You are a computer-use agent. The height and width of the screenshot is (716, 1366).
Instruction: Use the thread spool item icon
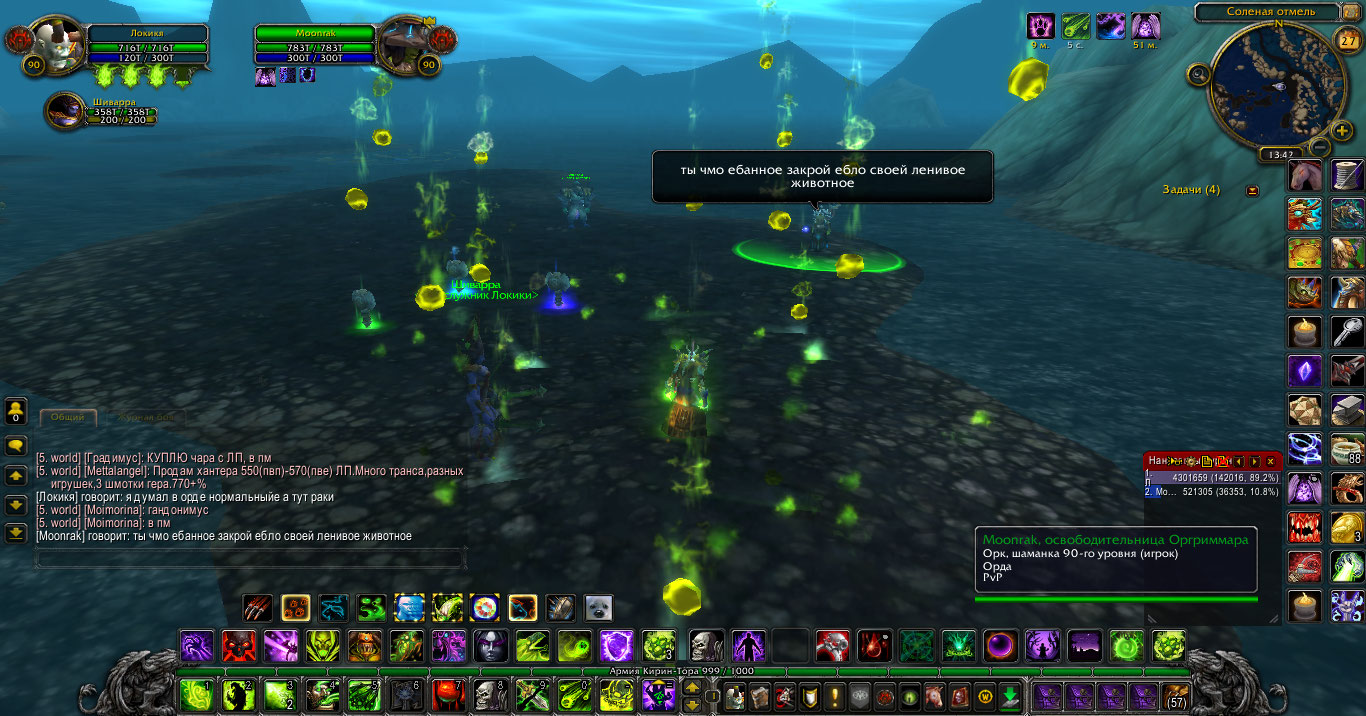[x=1347, y=177]
